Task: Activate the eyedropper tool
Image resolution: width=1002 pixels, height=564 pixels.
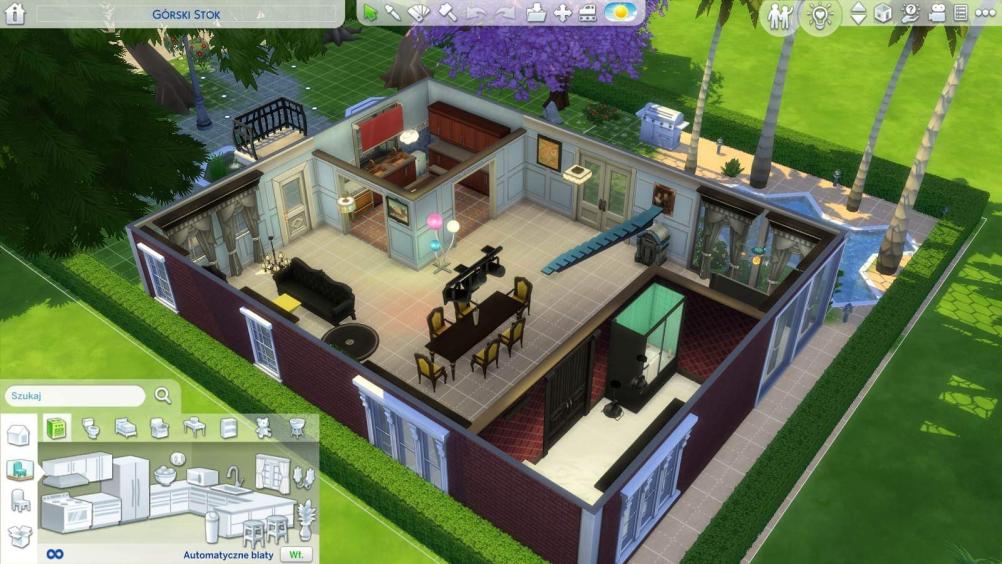Action: click(394, 13)
